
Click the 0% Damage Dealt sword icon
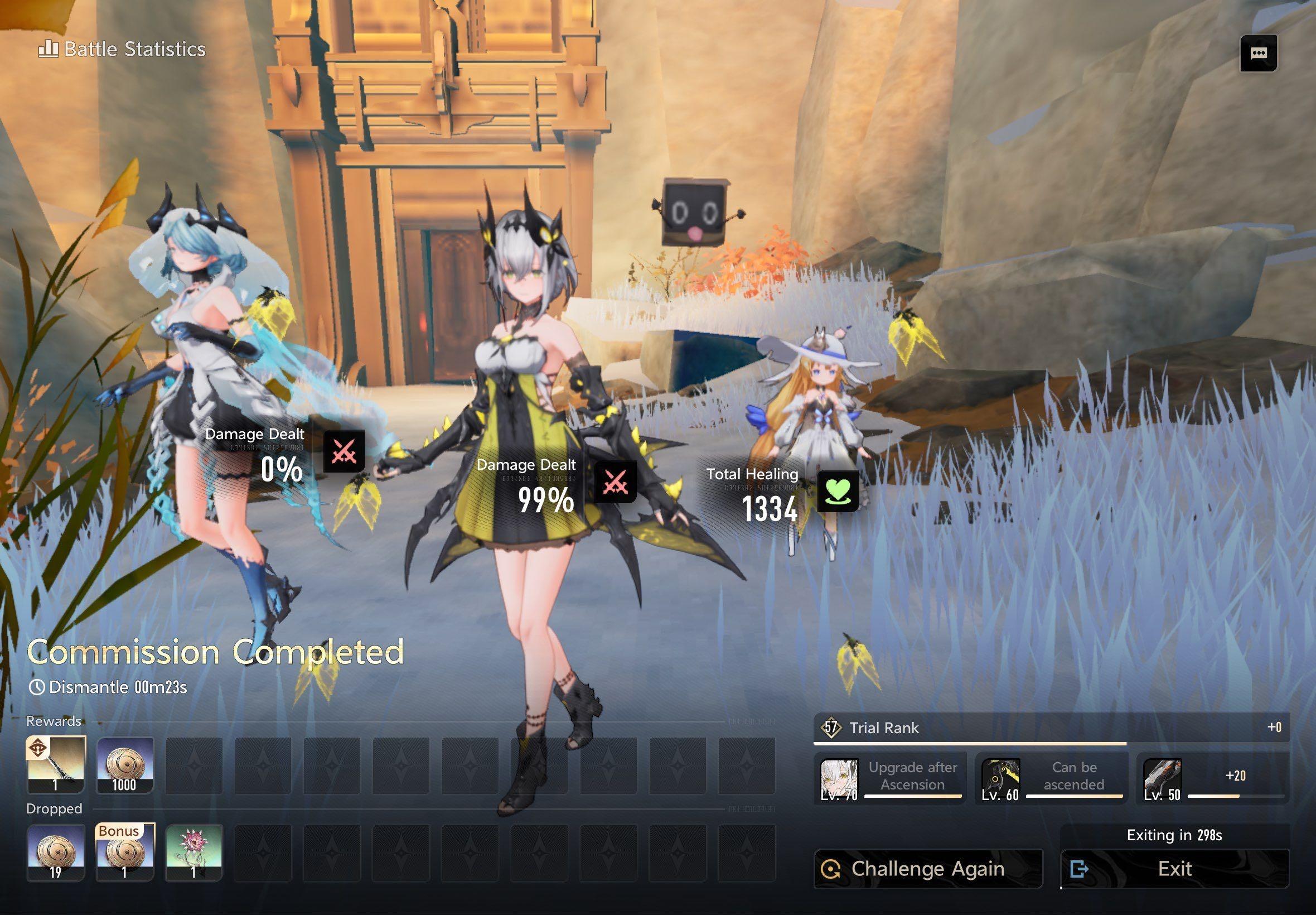(343, 451)
